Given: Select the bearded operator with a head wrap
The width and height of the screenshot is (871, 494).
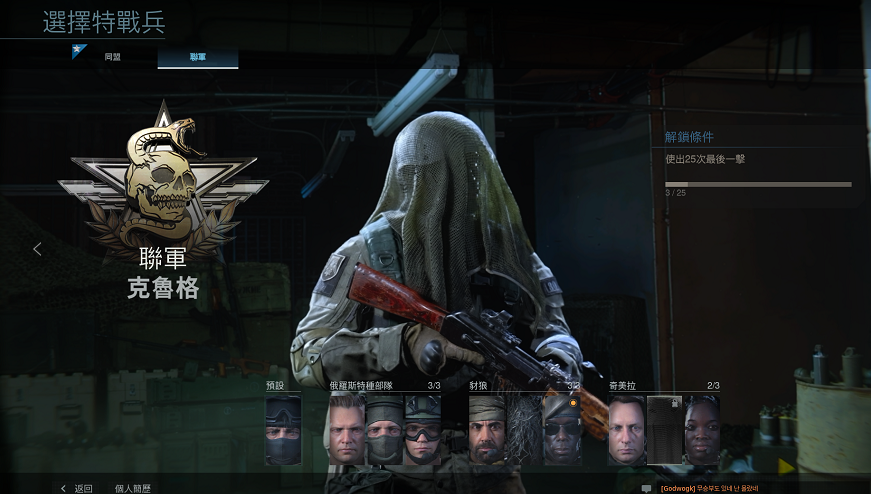Looking at the screenshot, I should click(x=487, y=429).
